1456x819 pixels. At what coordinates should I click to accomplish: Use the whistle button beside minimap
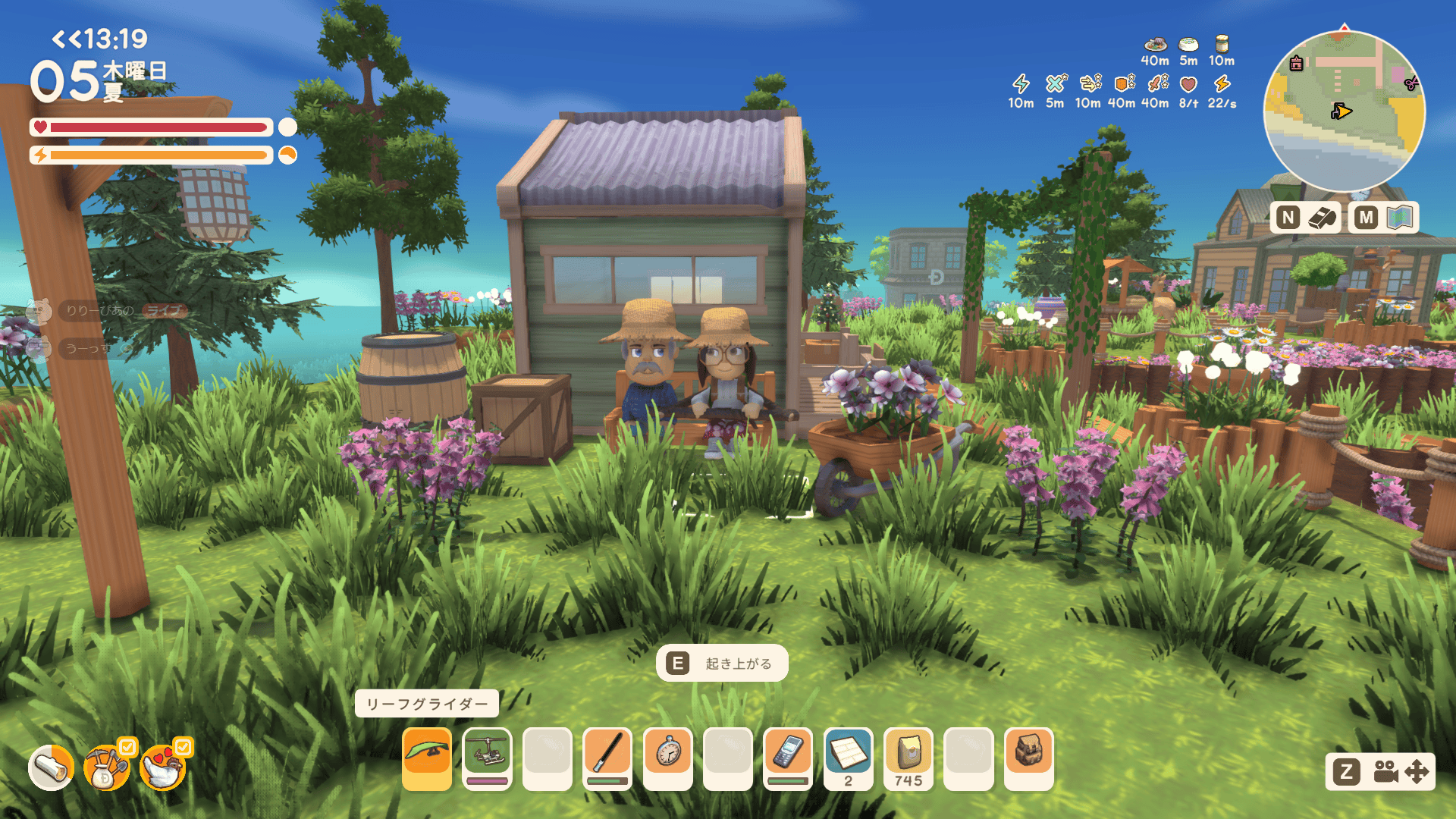point(1305,218)
